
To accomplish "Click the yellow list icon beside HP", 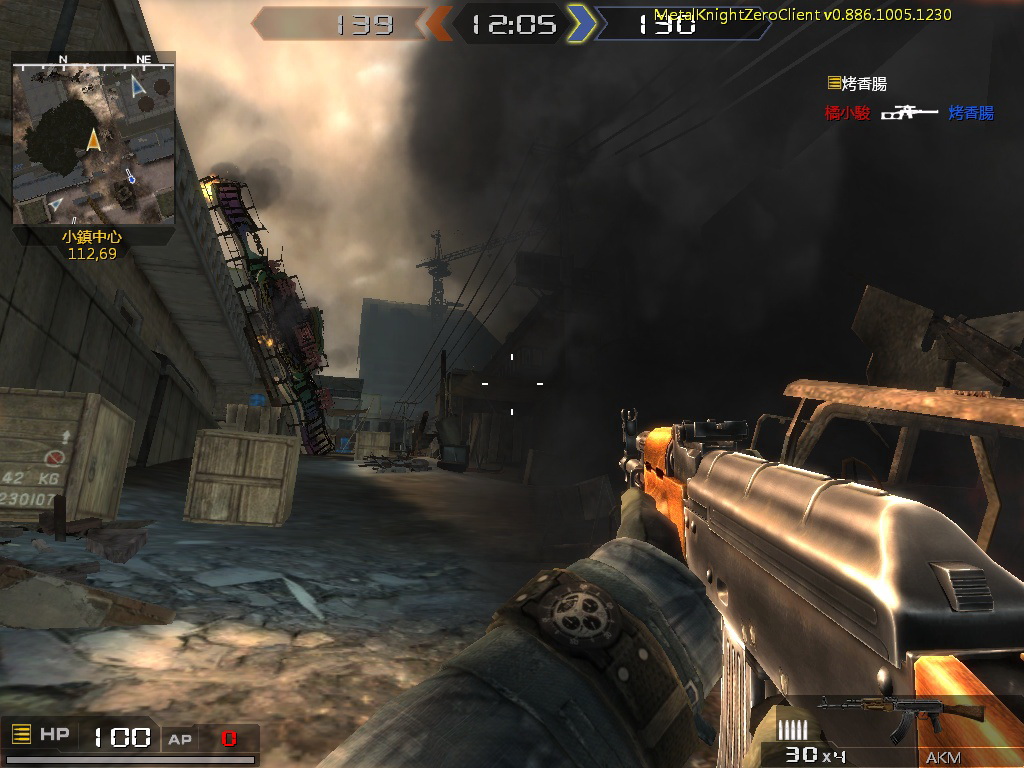I will pyautogui.click(x=21, y=735).
